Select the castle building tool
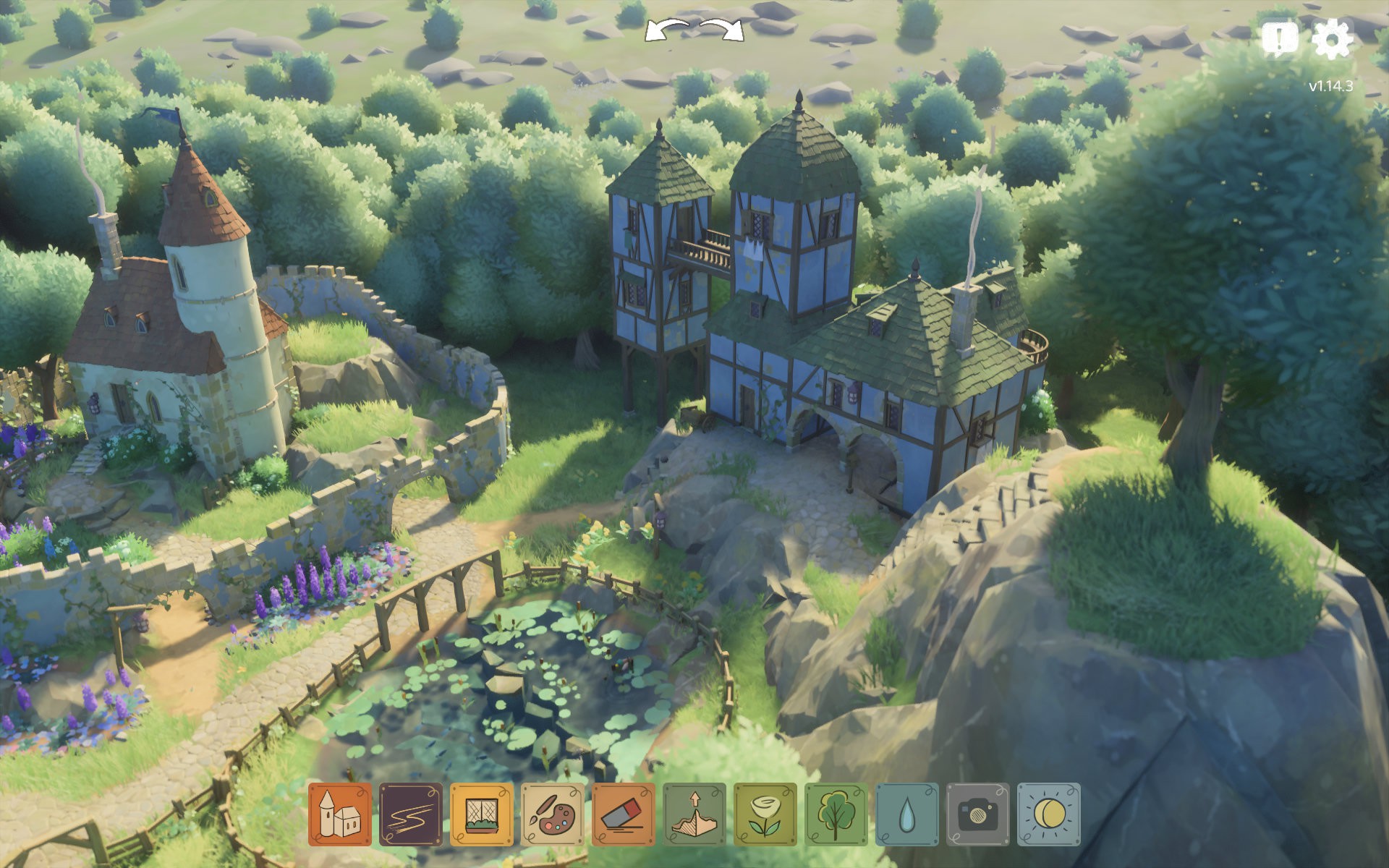This screenshot has height=868, width=1389. click(339, 814)
